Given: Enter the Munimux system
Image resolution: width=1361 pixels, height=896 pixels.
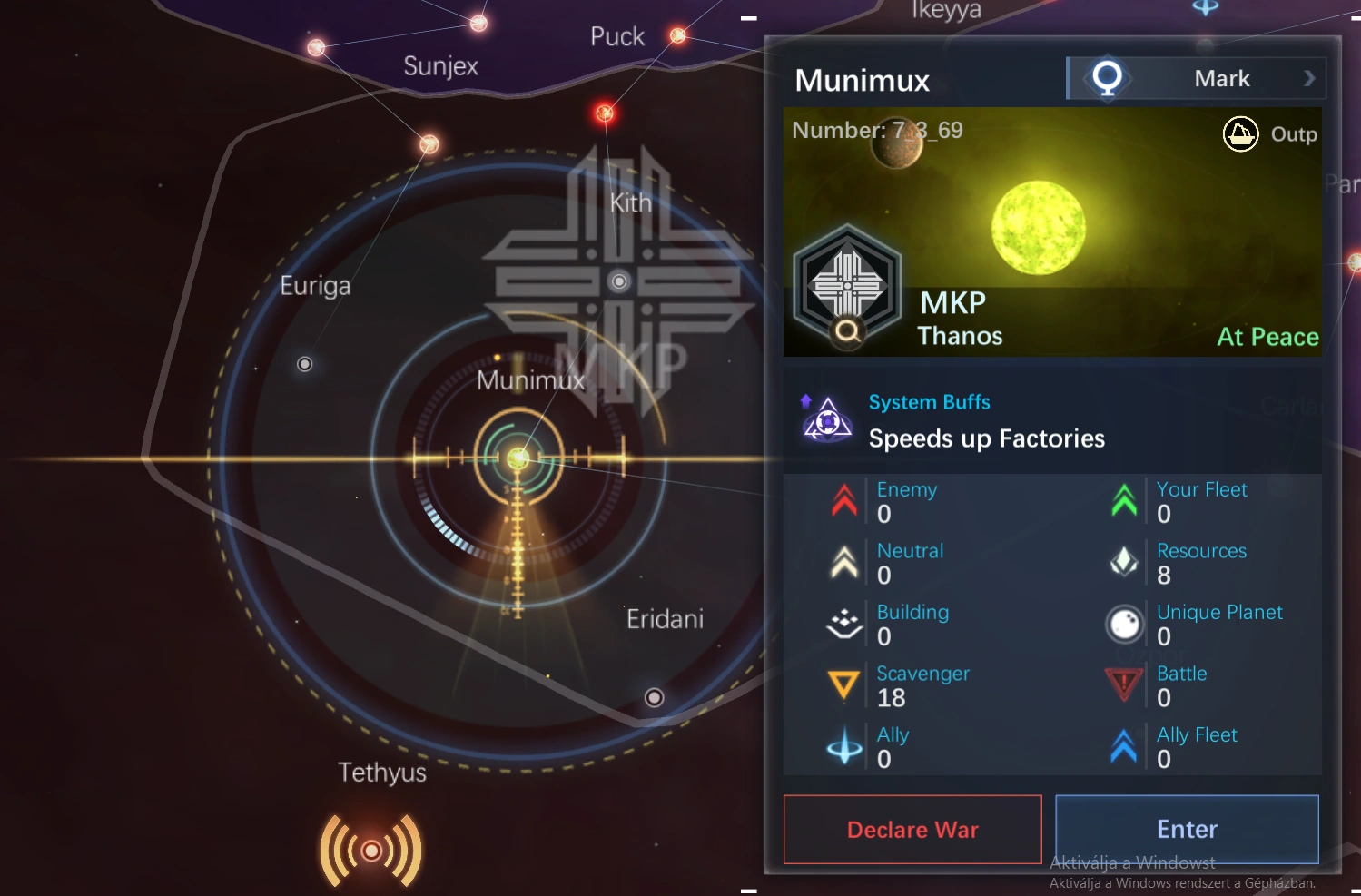Looking at the screenshot, I should 1187,830.
